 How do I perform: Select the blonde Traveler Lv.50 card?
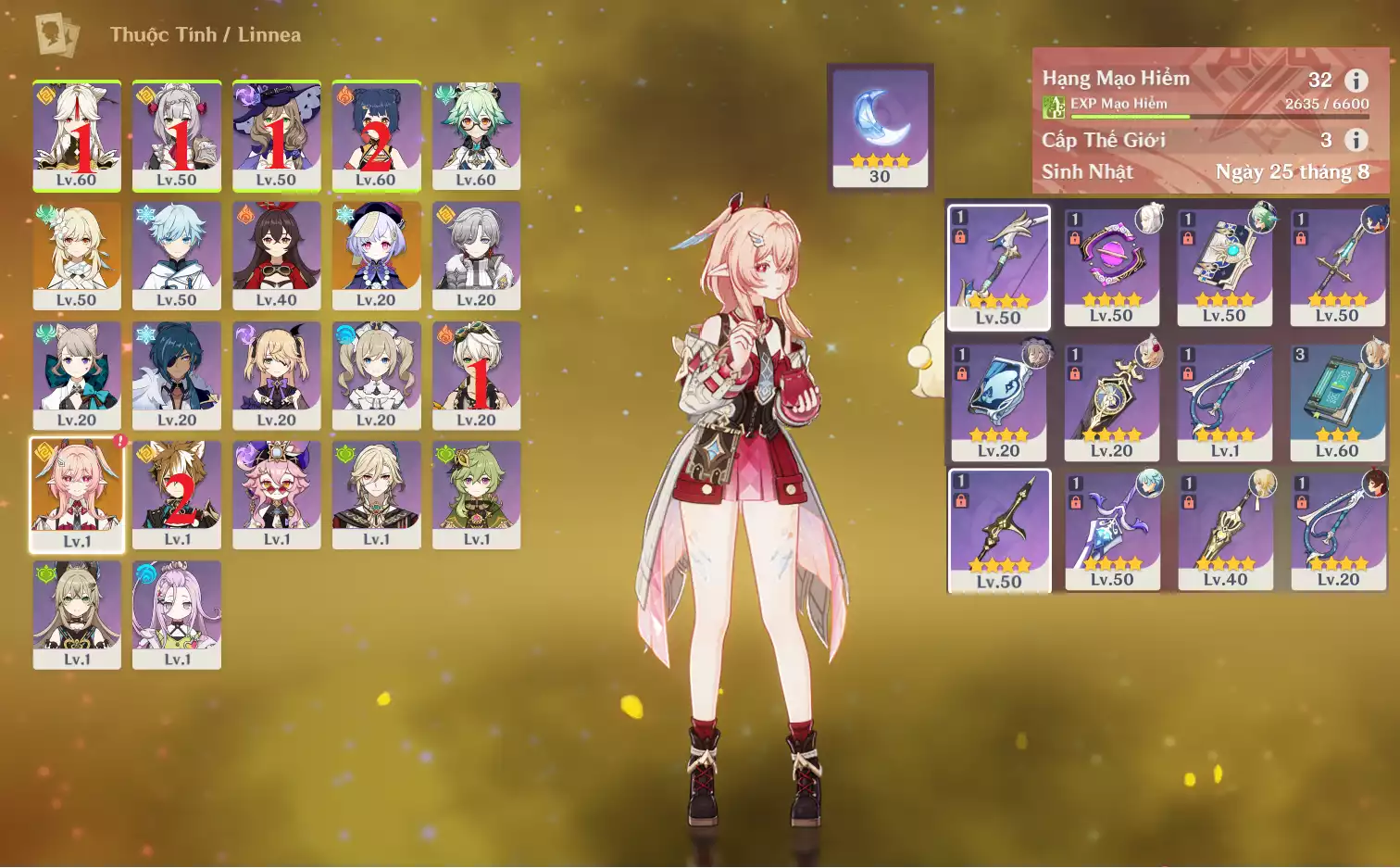pos(77,255)
